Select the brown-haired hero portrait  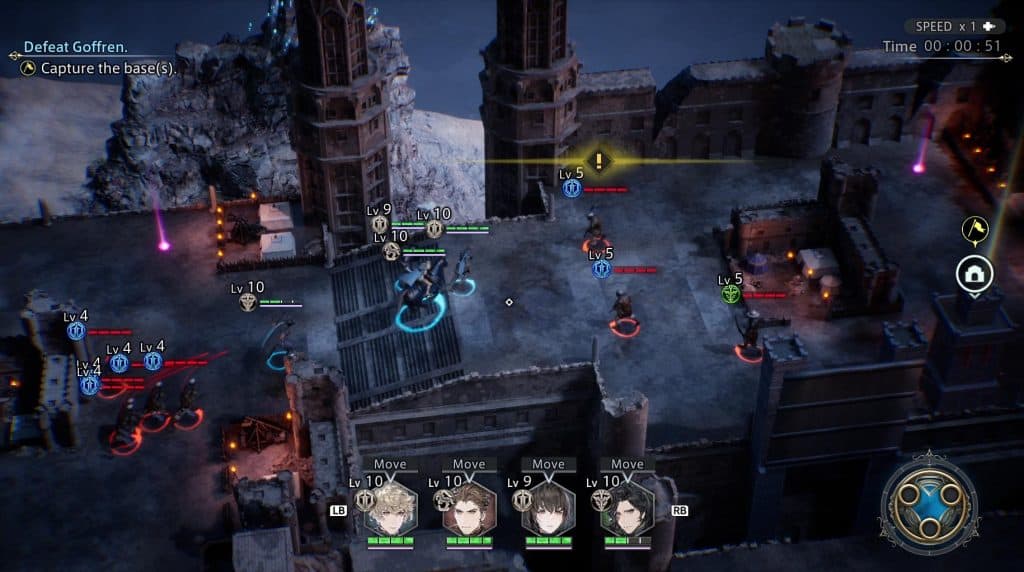[469, 510]
